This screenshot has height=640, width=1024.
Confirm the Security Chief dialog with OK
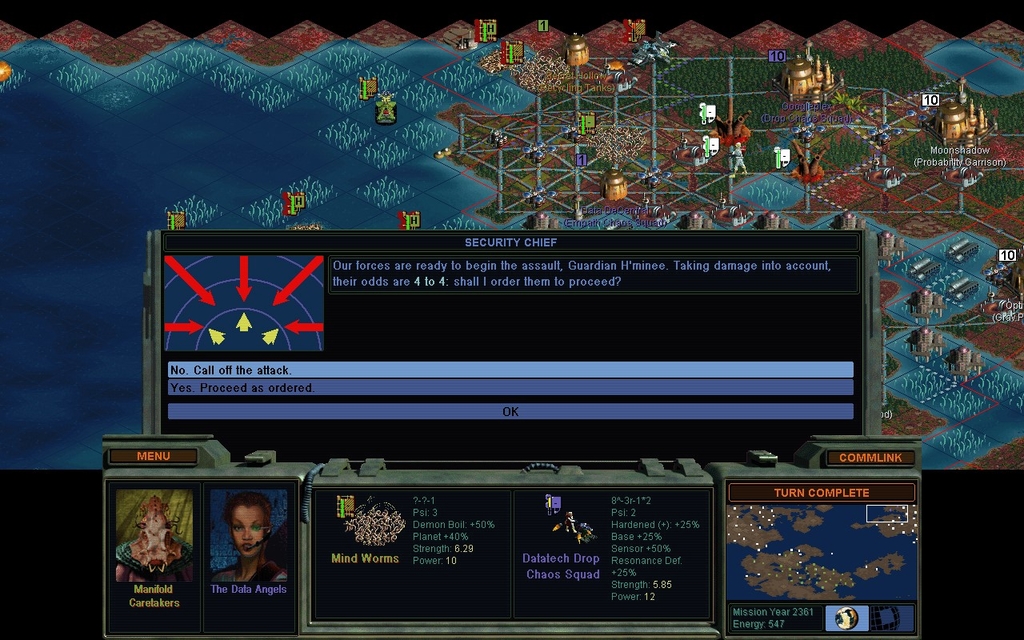click(x=510, y=411)
